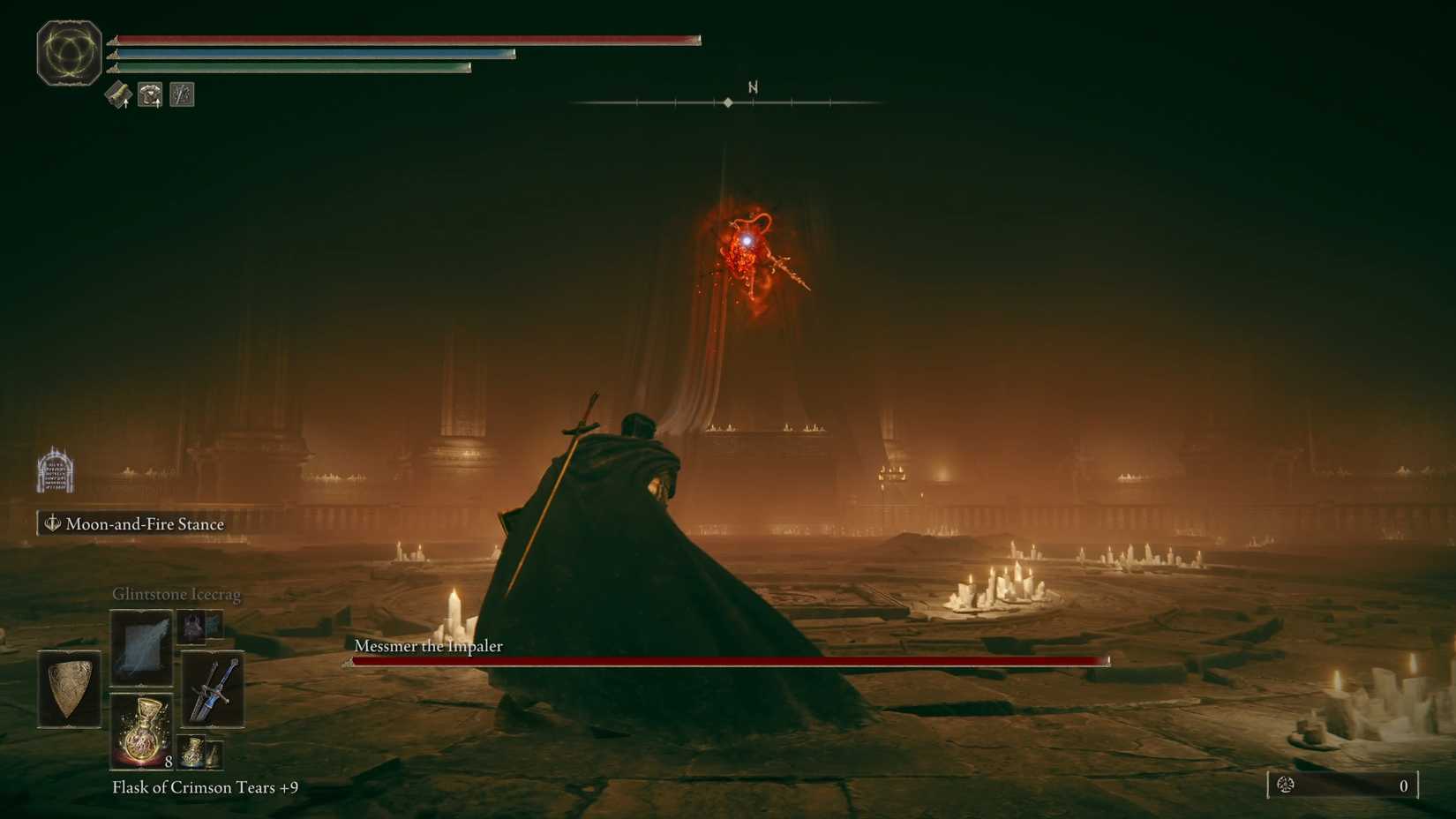Click the dagger weapon slot icon

(x=212, y=690)
